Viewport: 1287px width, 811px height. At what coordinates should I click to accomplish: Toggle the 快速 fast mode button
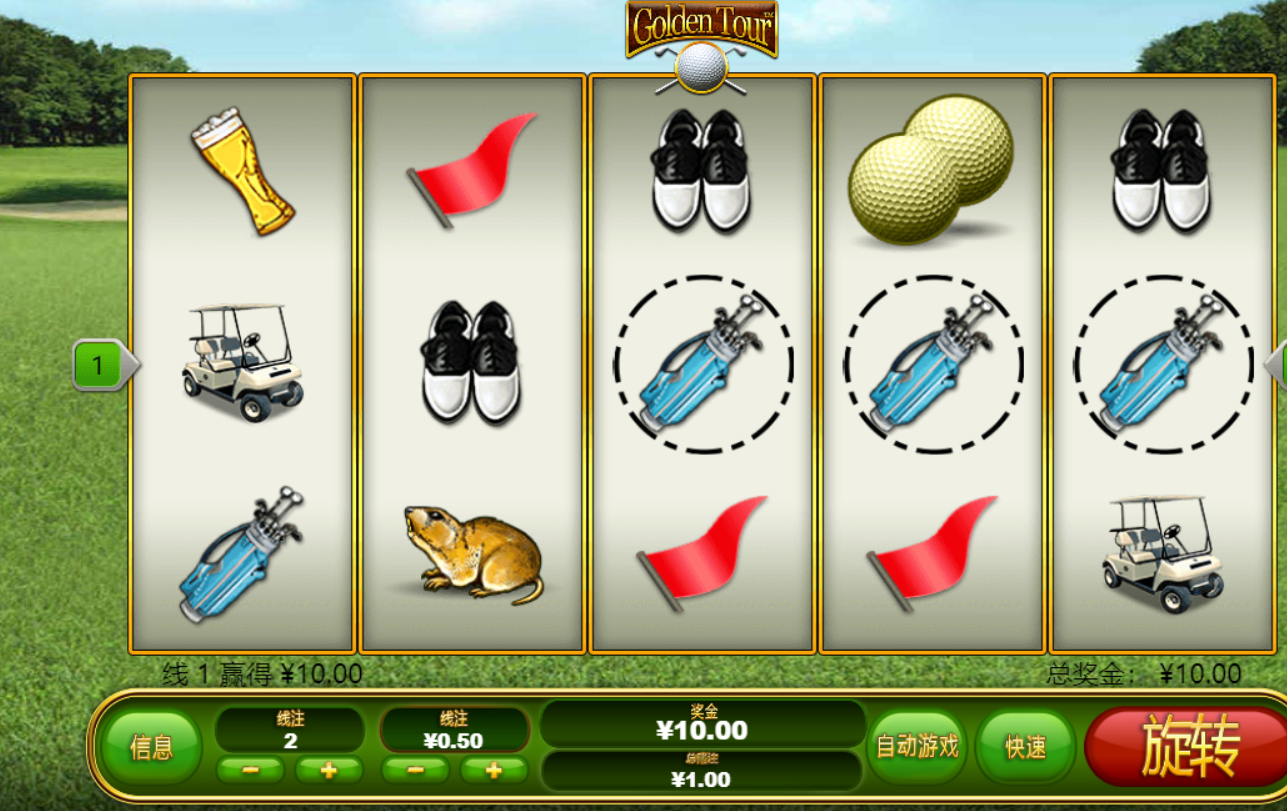(x=1025, y=746)
